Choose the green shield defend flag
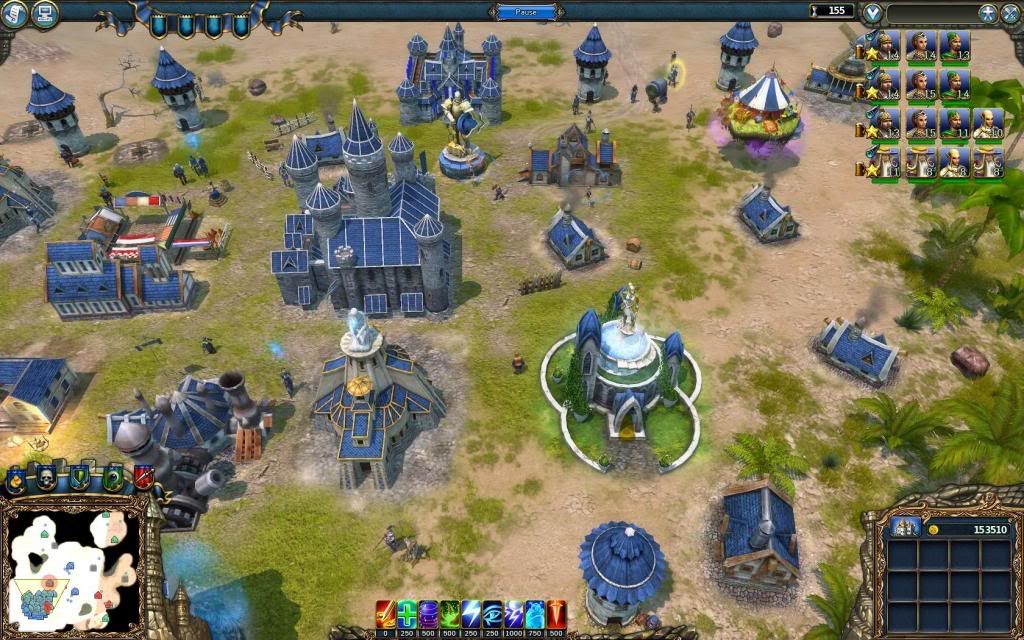This screenshot has height=640, width=1024. coord(79,478)
